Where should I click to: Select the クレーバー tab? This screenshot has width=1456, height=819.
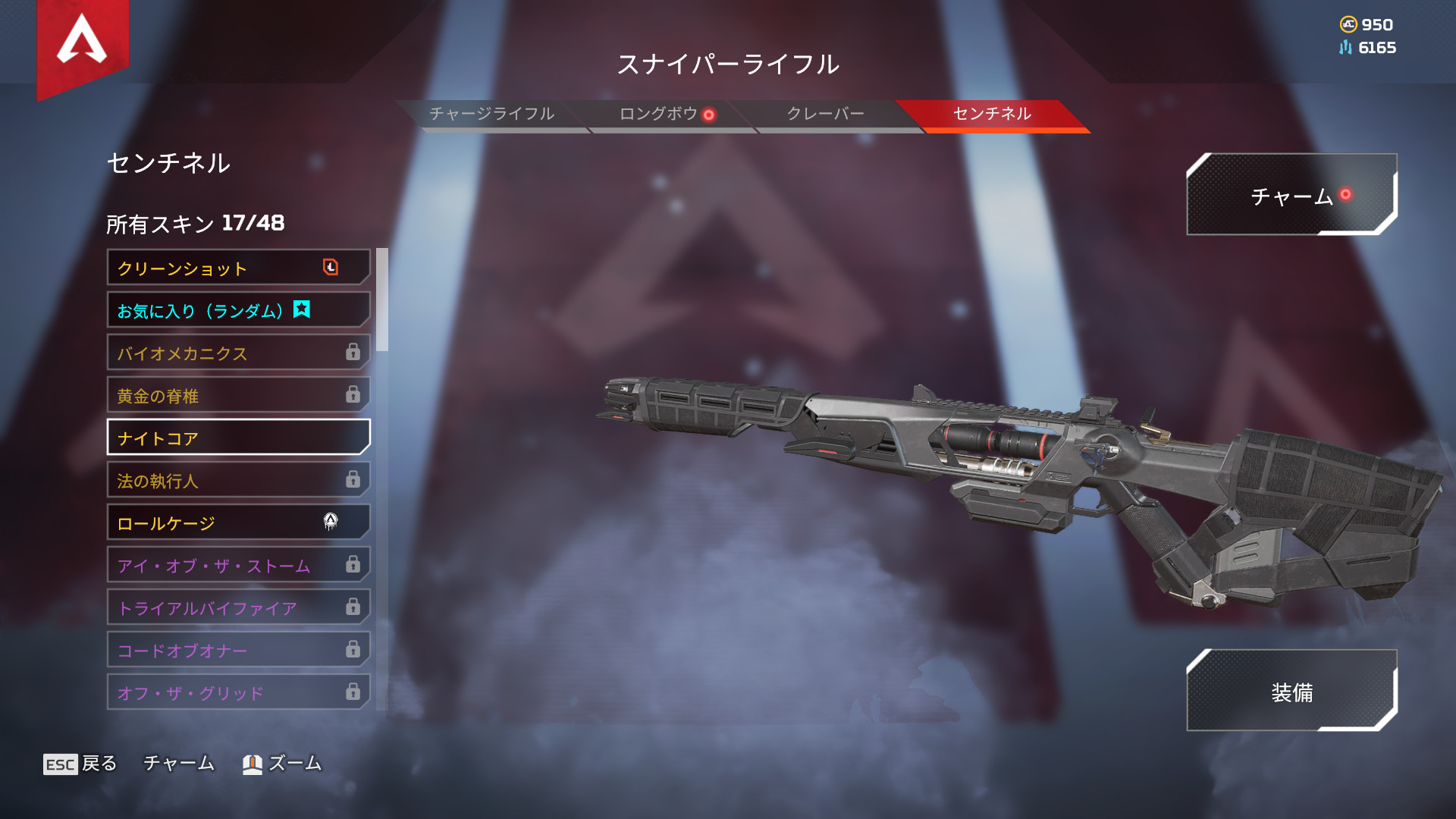825,115
